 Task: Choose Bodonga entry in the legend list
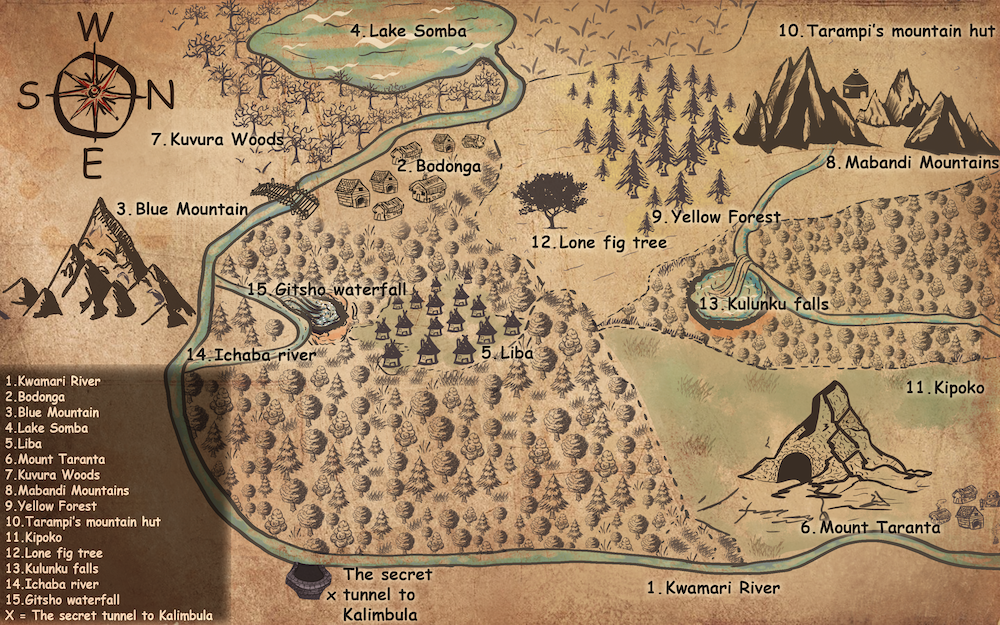click(x=39, y=397)
